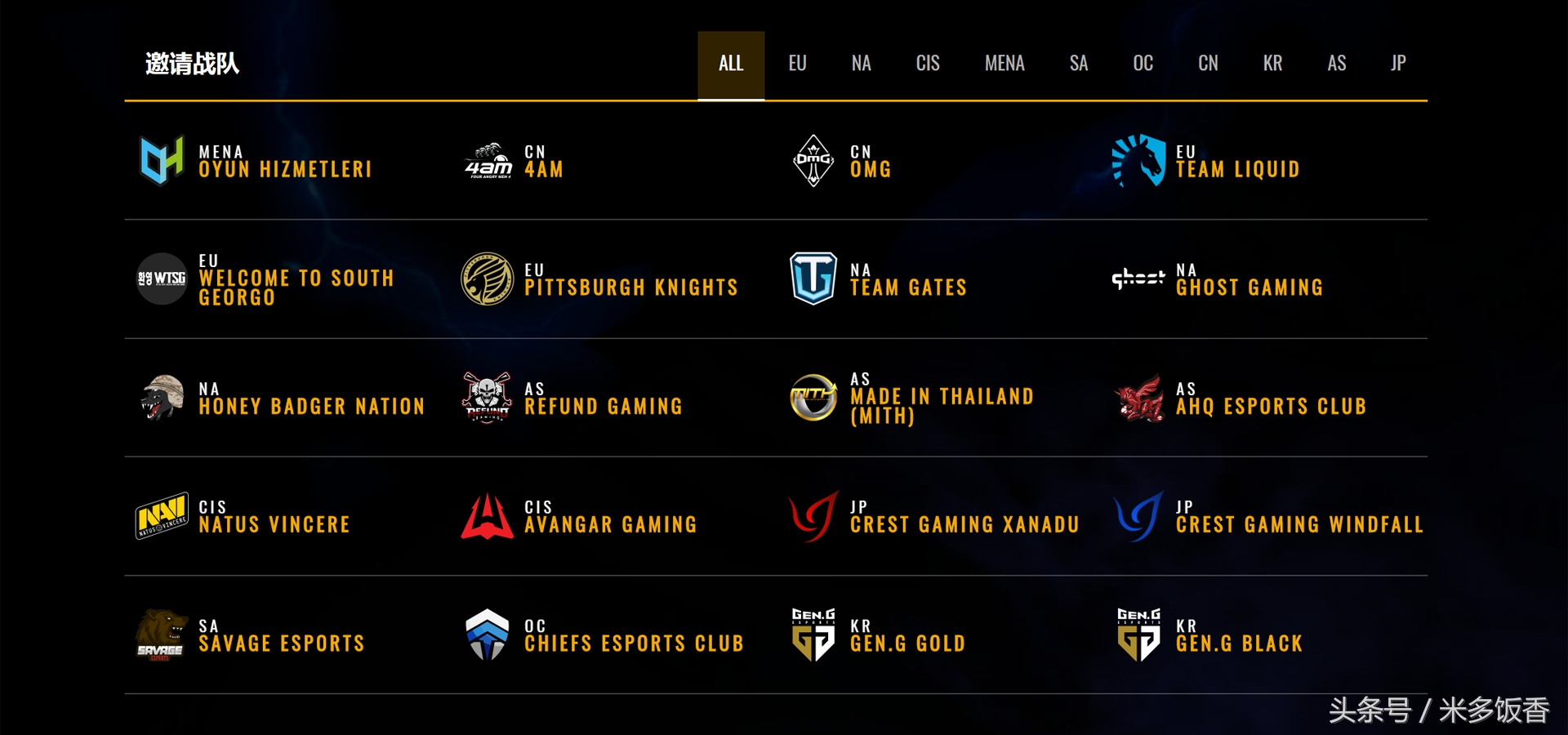Click the Honey Badger Nation helmet logo
Image resolution: width=1568 pixels, height=735 pixels.
(161, 398)
